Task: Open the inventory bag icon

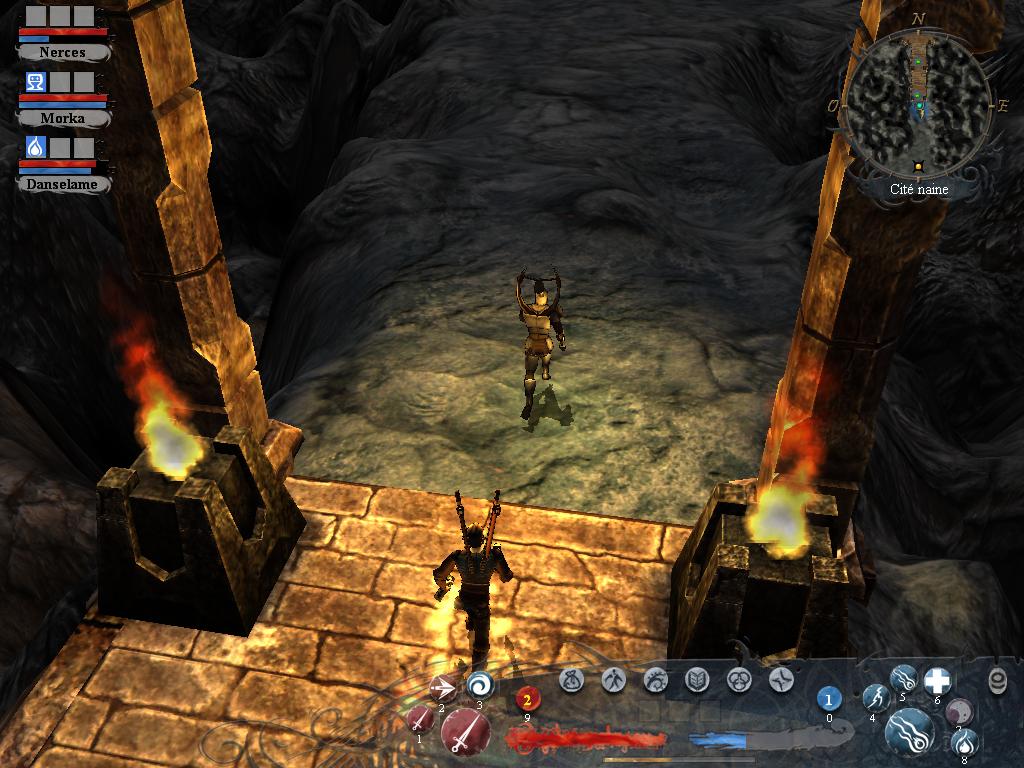Action: click(x=573, y=681)
